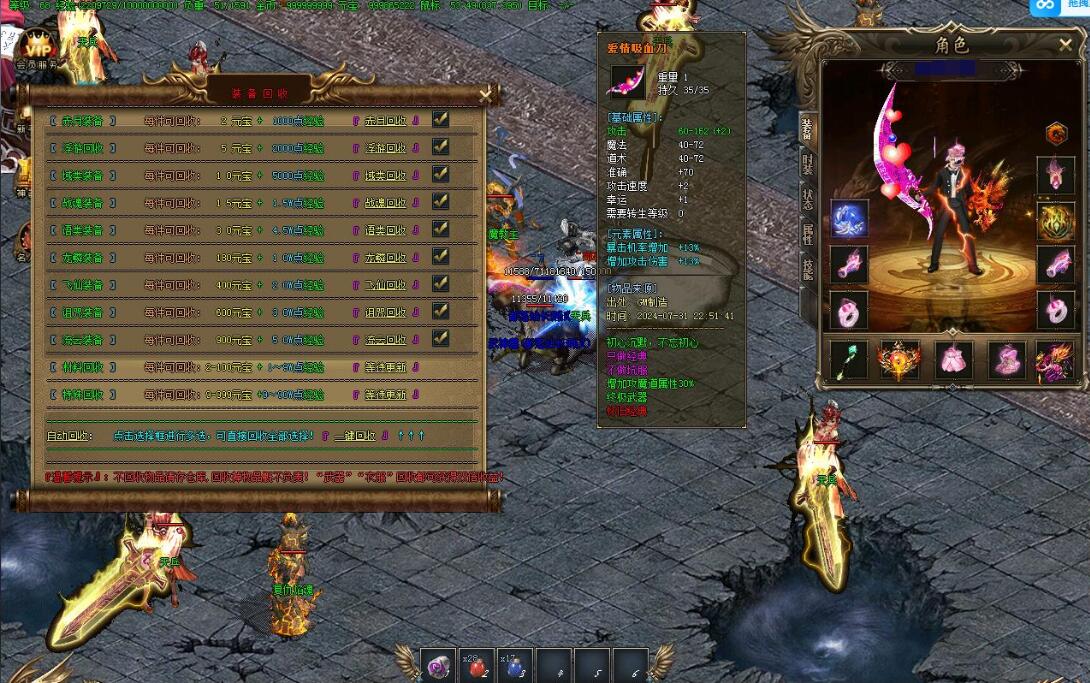Open the 技能 skills tab
The height and width of the screenshot is (683, 1090).
807,269
